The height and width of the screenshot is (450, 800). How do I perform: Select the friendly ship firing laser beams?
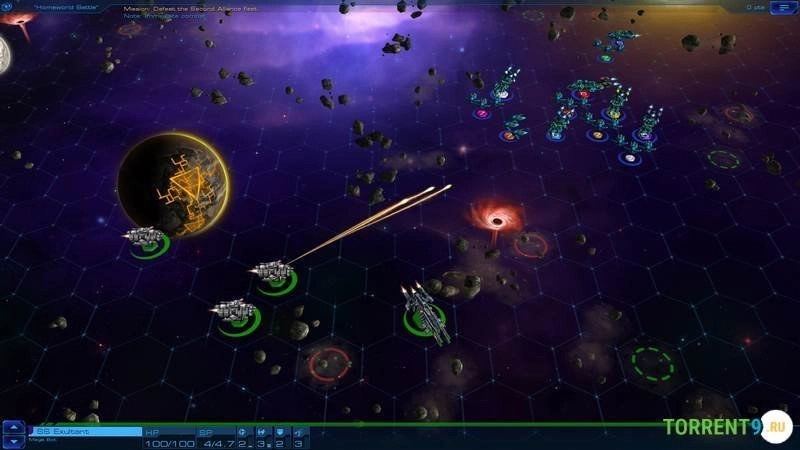(x=272, y=272)
